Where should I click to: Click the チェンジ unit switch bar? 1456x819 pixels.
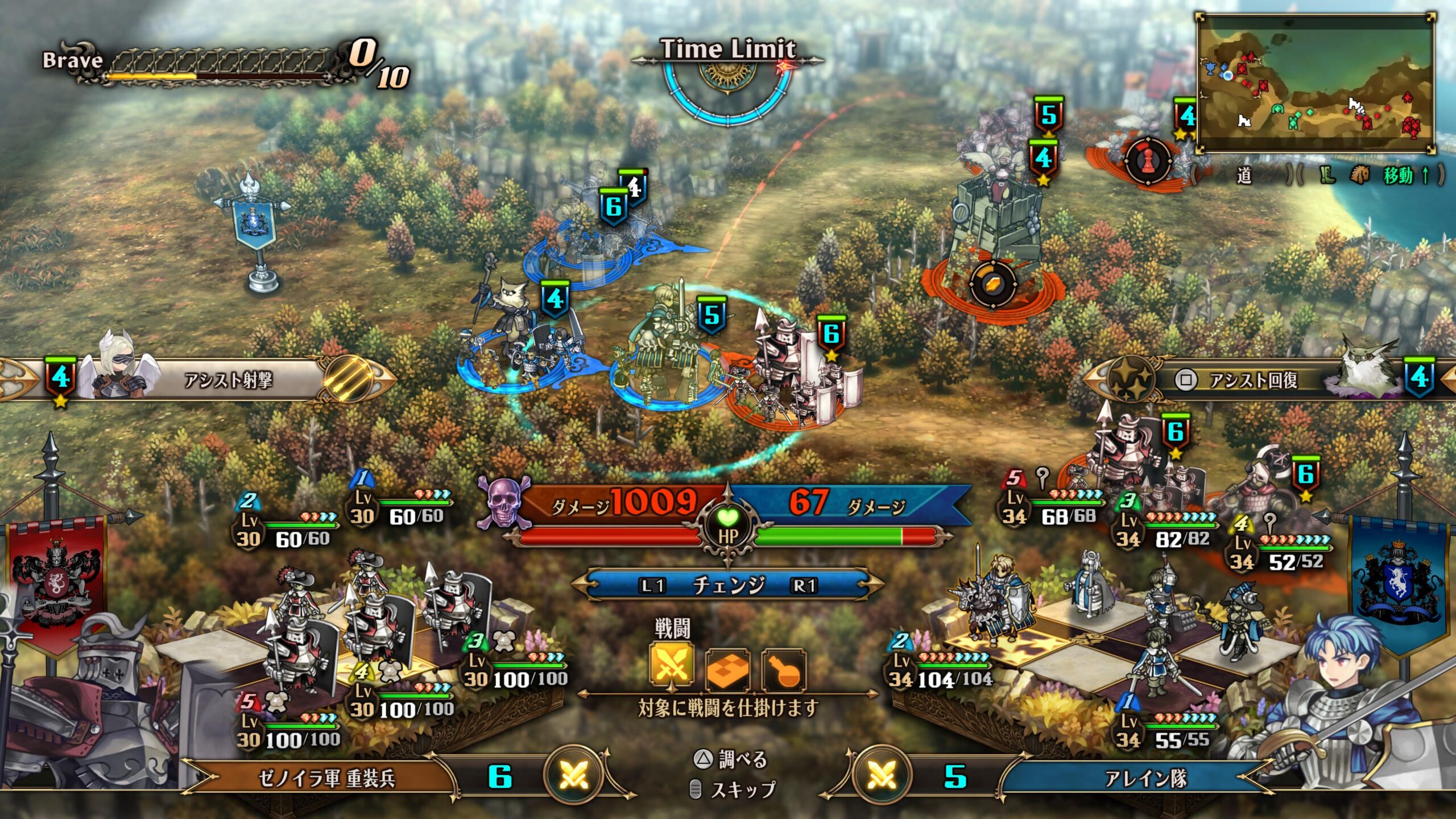pos(727,585)
